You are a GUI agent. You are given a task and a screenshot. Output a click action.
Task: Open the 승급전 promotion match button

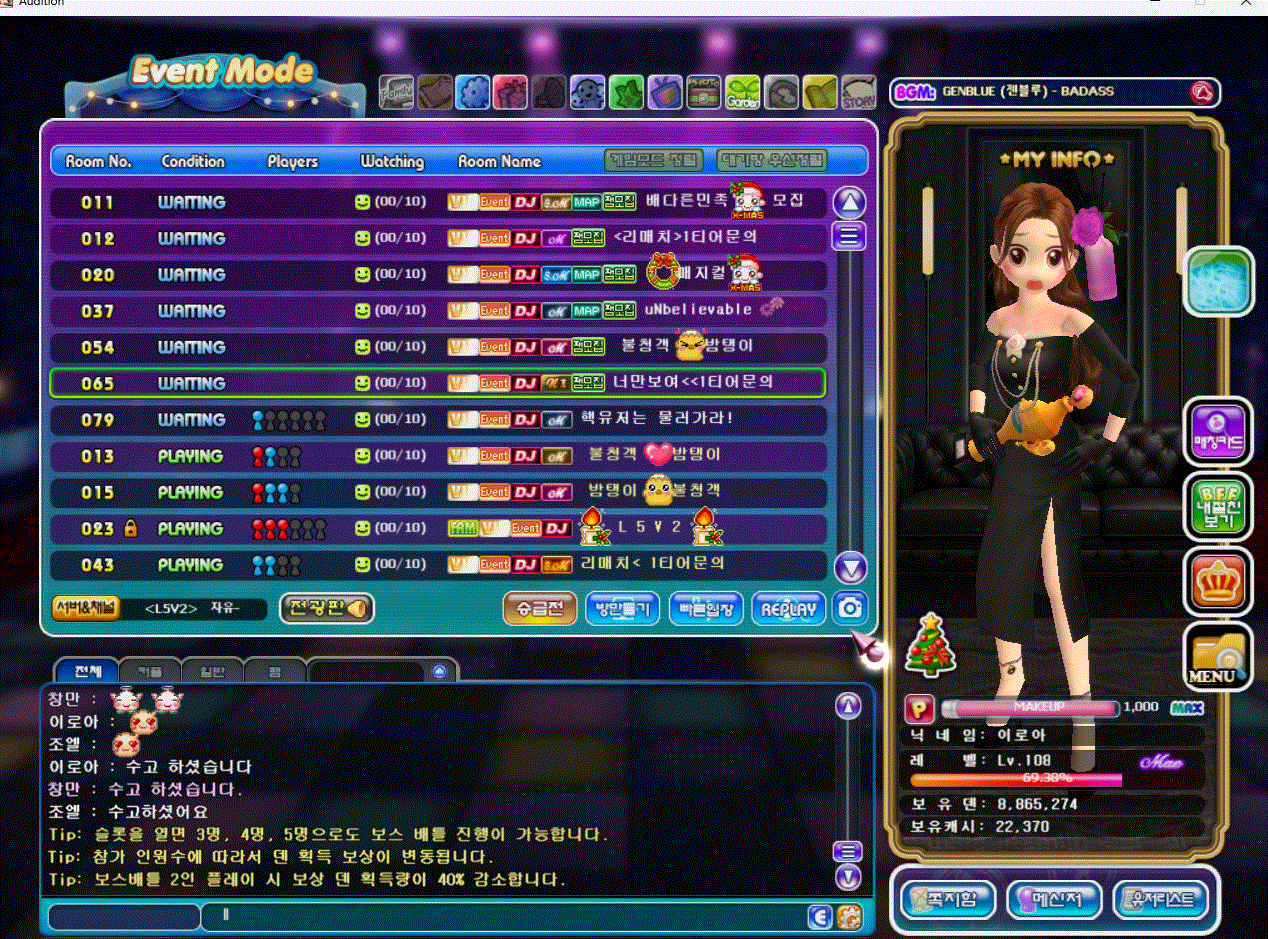(x=539, y=608)
